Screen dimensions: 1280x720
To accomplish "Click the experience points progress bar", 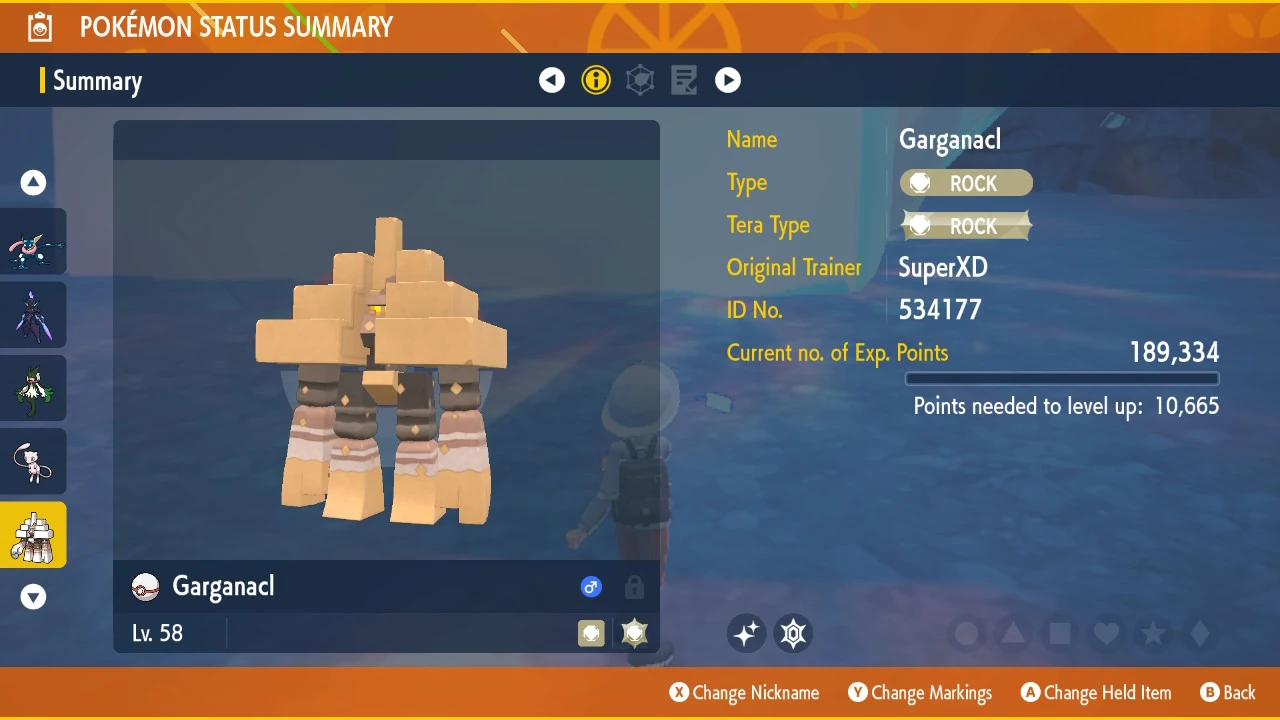I will pos(1062,378).
